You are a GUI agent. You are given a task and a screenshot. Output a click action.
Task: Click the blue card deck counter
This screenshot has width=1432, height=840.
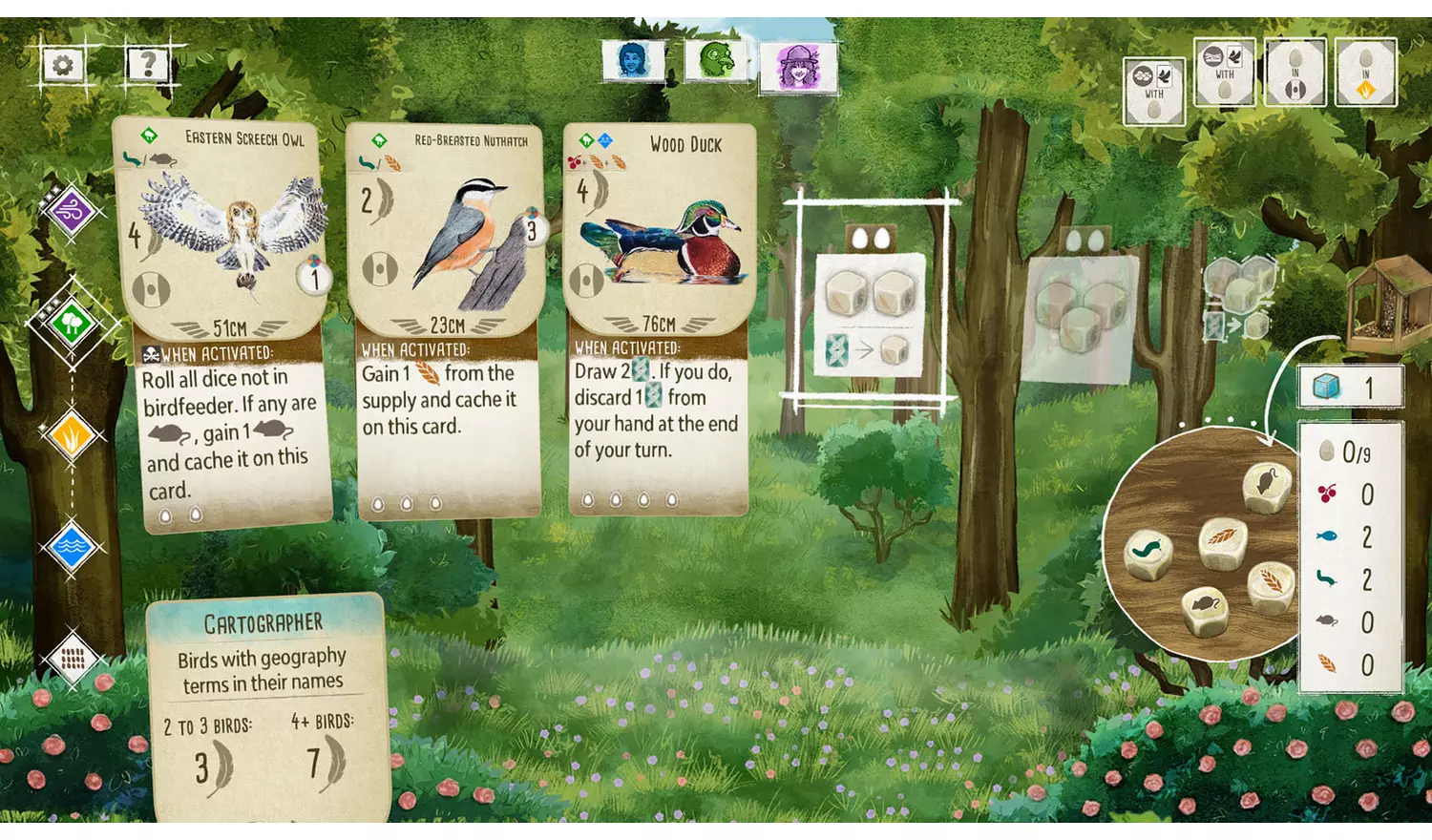[x=1350, y=387]
